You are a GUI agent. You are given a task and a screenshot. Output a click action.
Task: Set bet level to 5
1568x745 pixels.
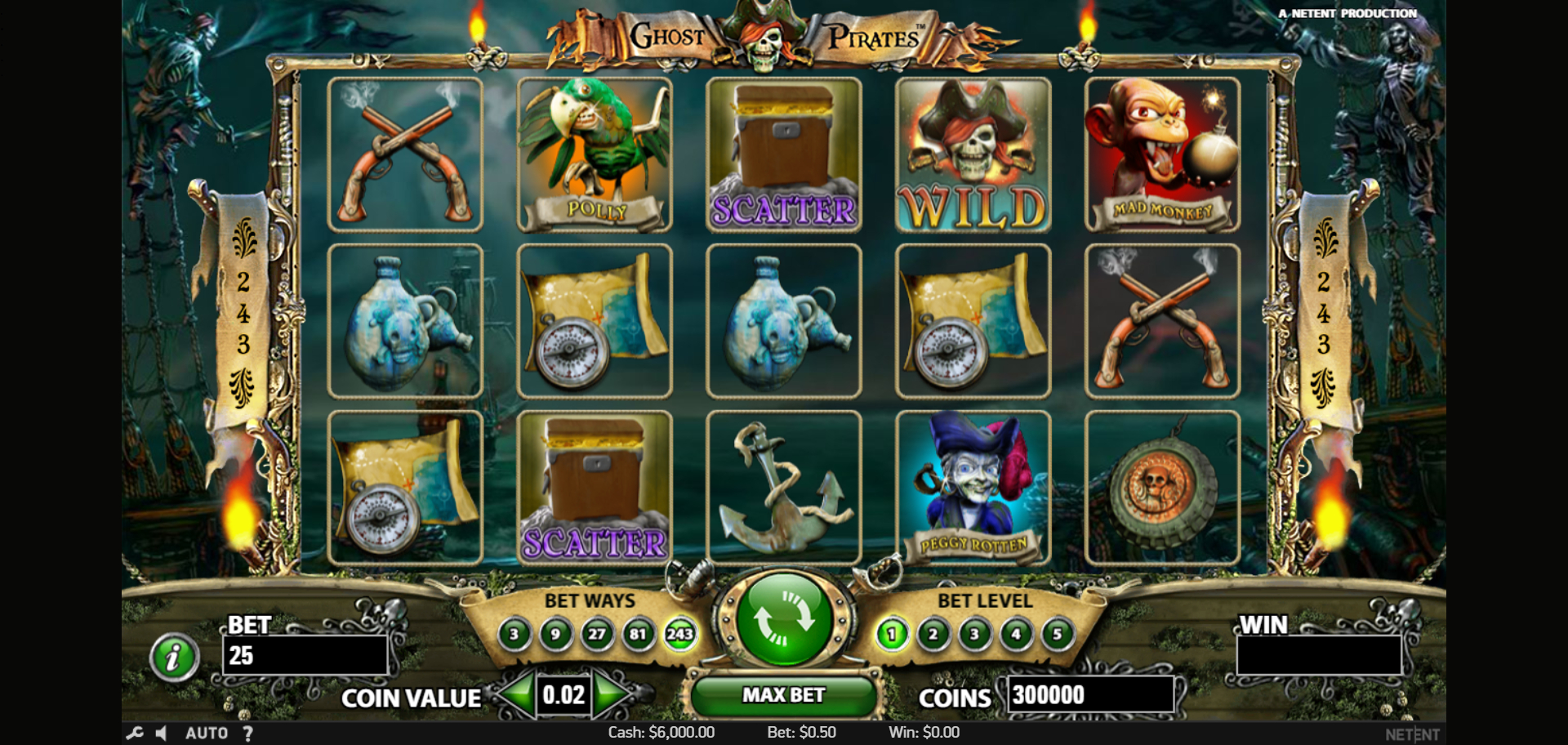click(1058, 634)
